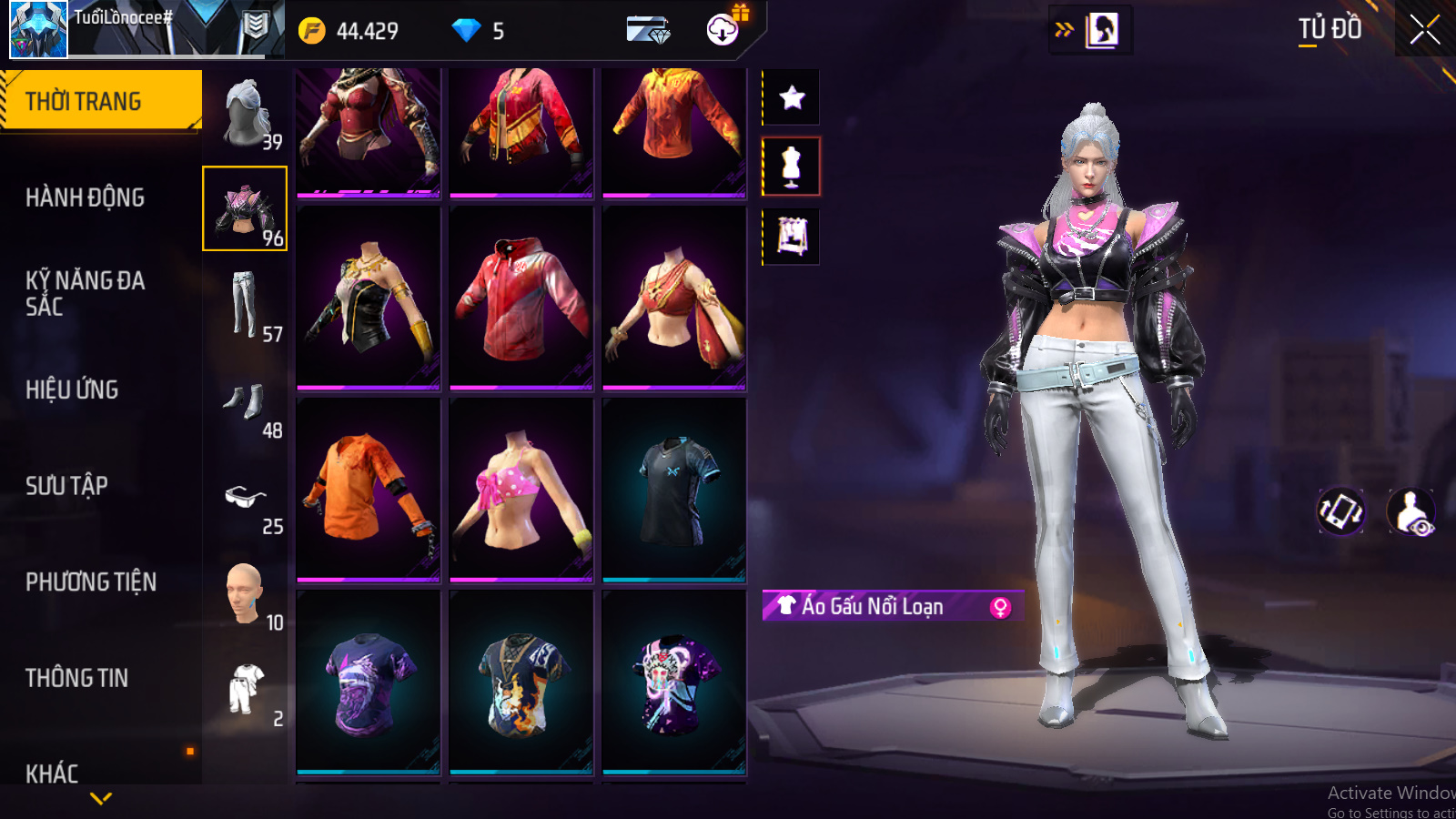Screen dimensions: 1456x819
Task: Show favorites with the star filter
Action: (x=792, y=97)
